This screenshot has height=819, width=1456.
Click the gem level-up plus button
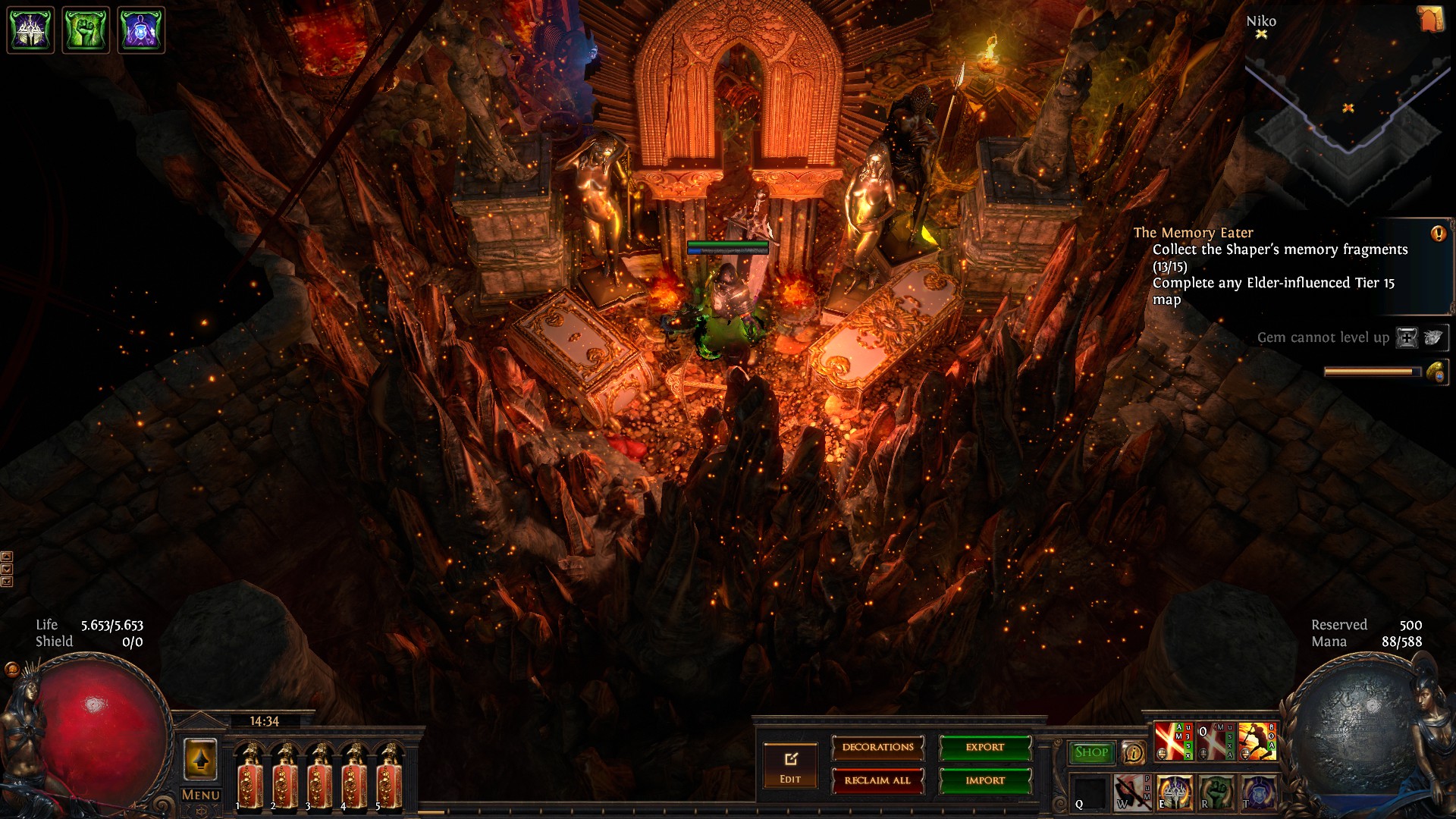(x=1407, y=338)
